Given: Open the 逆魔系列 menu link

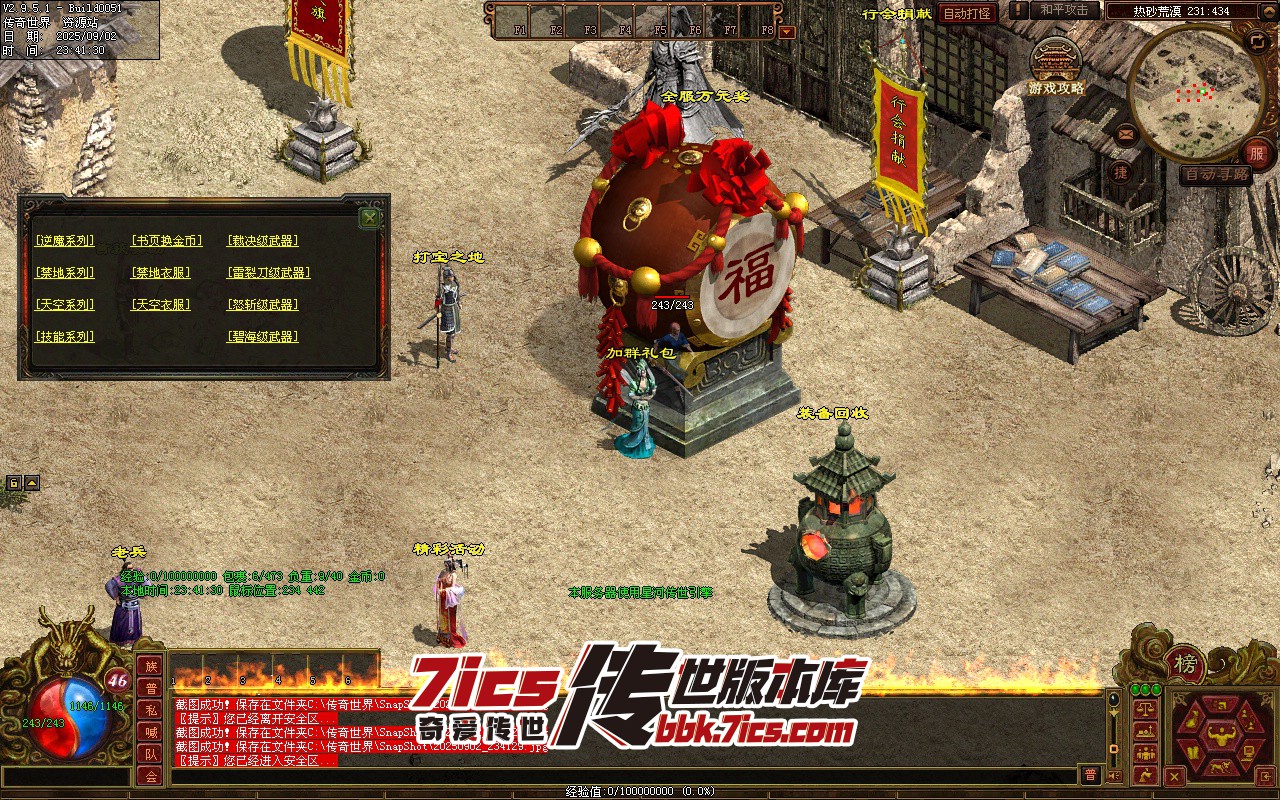Looking at the screenshot, I should (64, 241).
